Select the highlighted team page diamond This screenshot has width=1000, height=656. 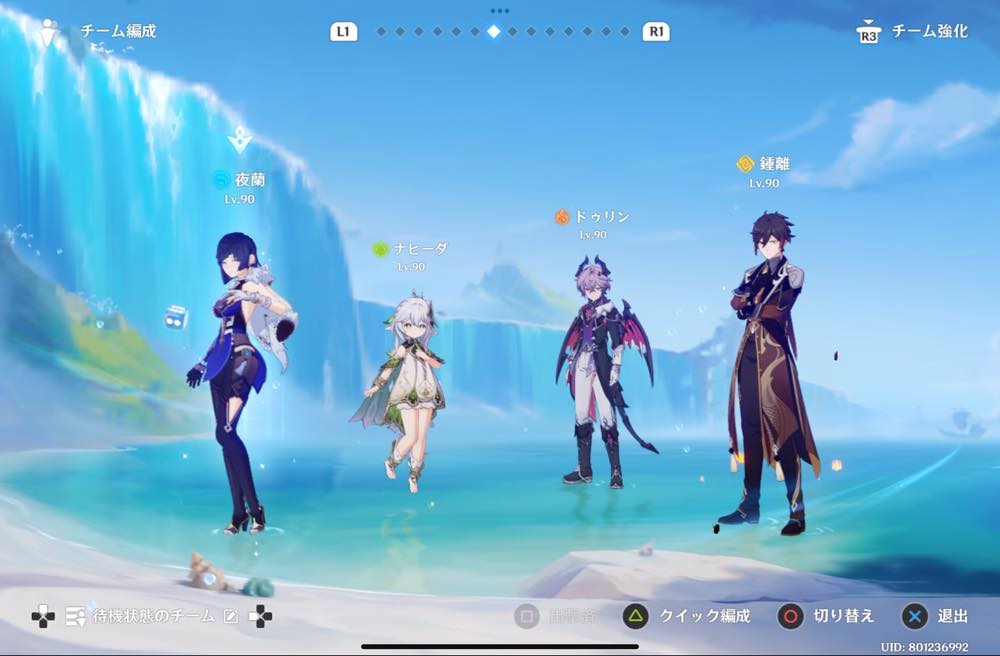[493, 31]
